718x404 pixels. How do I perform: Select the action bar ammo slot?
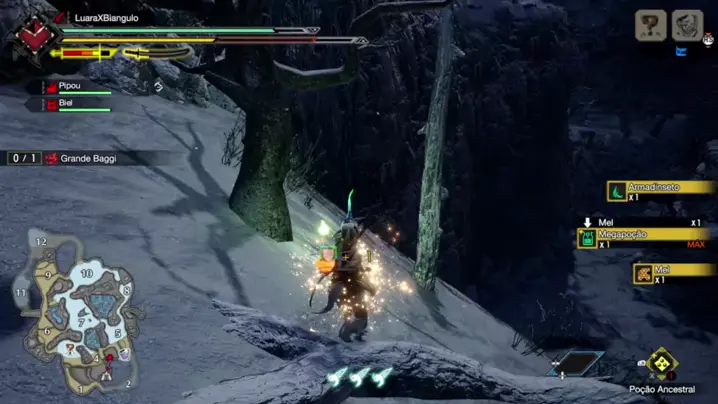(573, 364)
